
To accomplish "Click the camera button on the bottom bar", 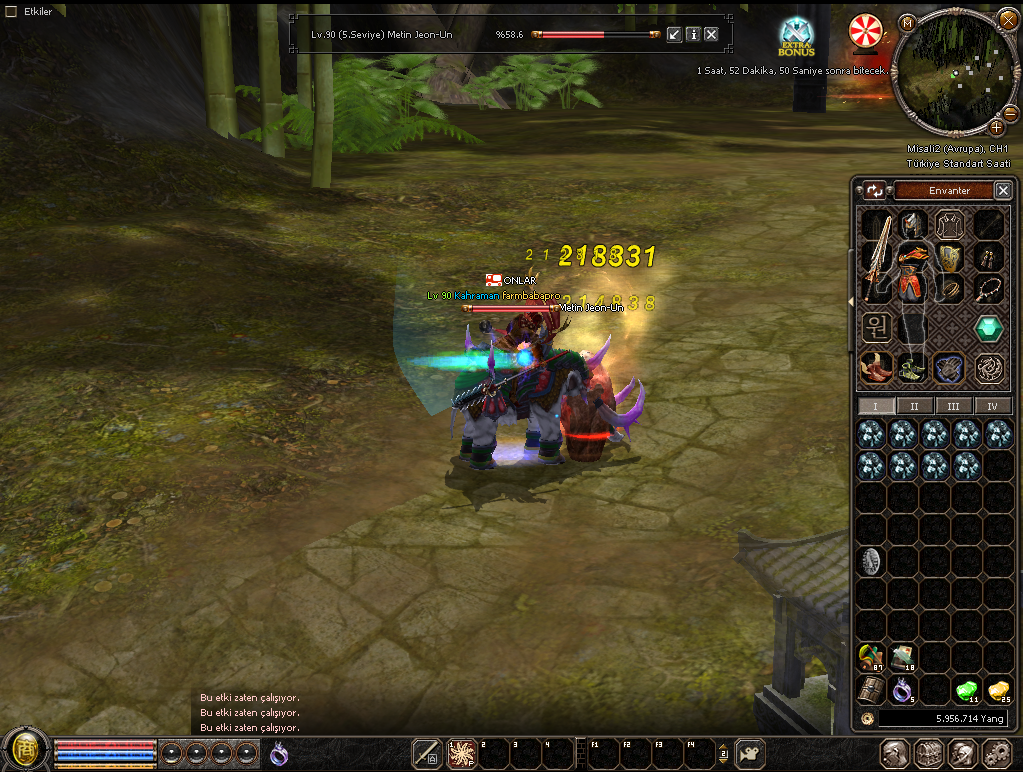I will click(750, 753).
